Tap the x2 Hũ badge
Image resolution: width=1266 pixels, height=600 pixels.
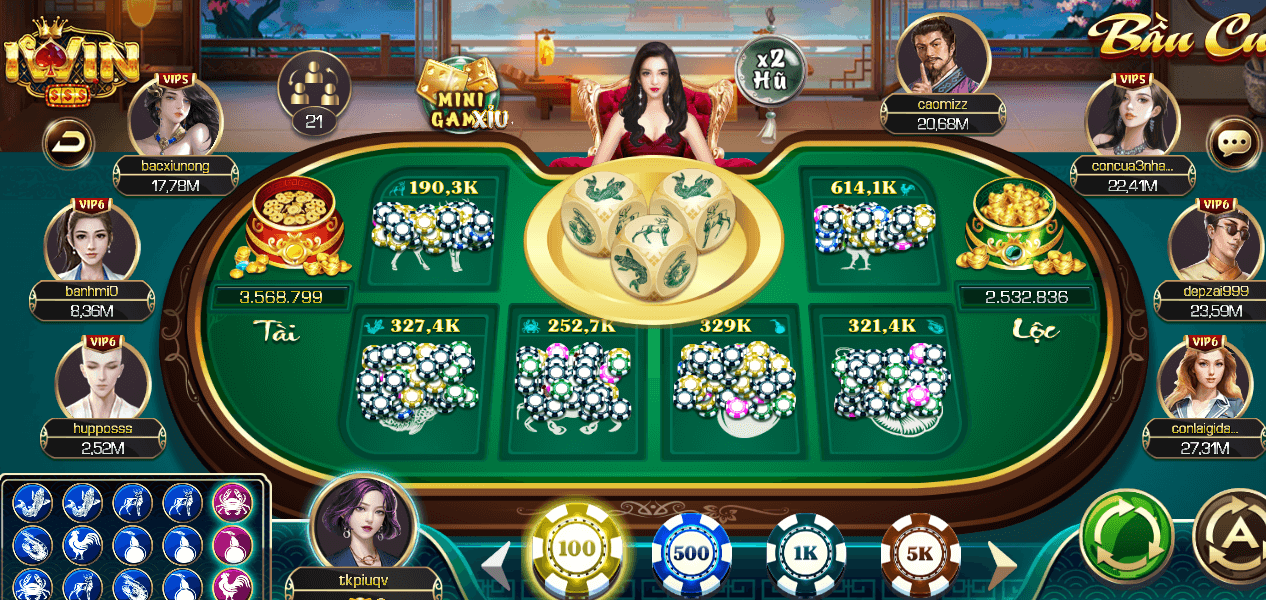click(x=770, y=68)
